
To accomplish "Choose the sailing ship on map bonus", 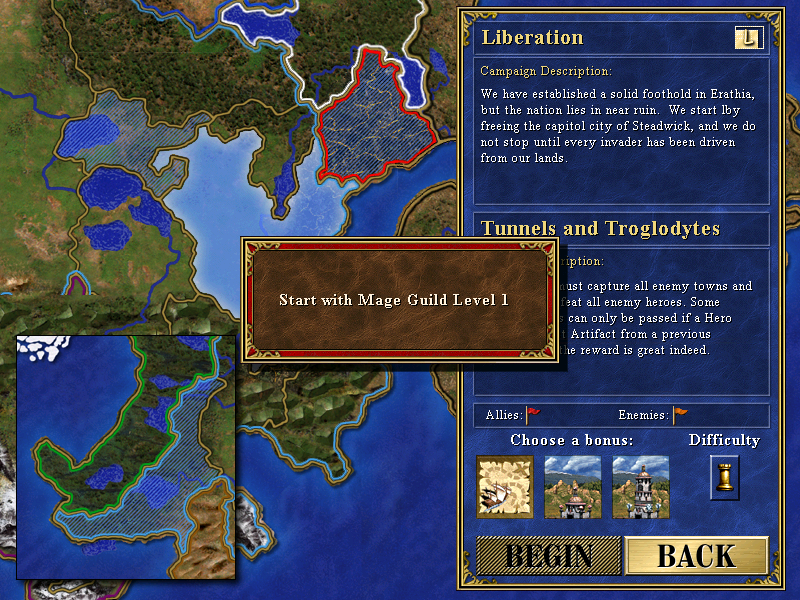I will click(505, 487).
